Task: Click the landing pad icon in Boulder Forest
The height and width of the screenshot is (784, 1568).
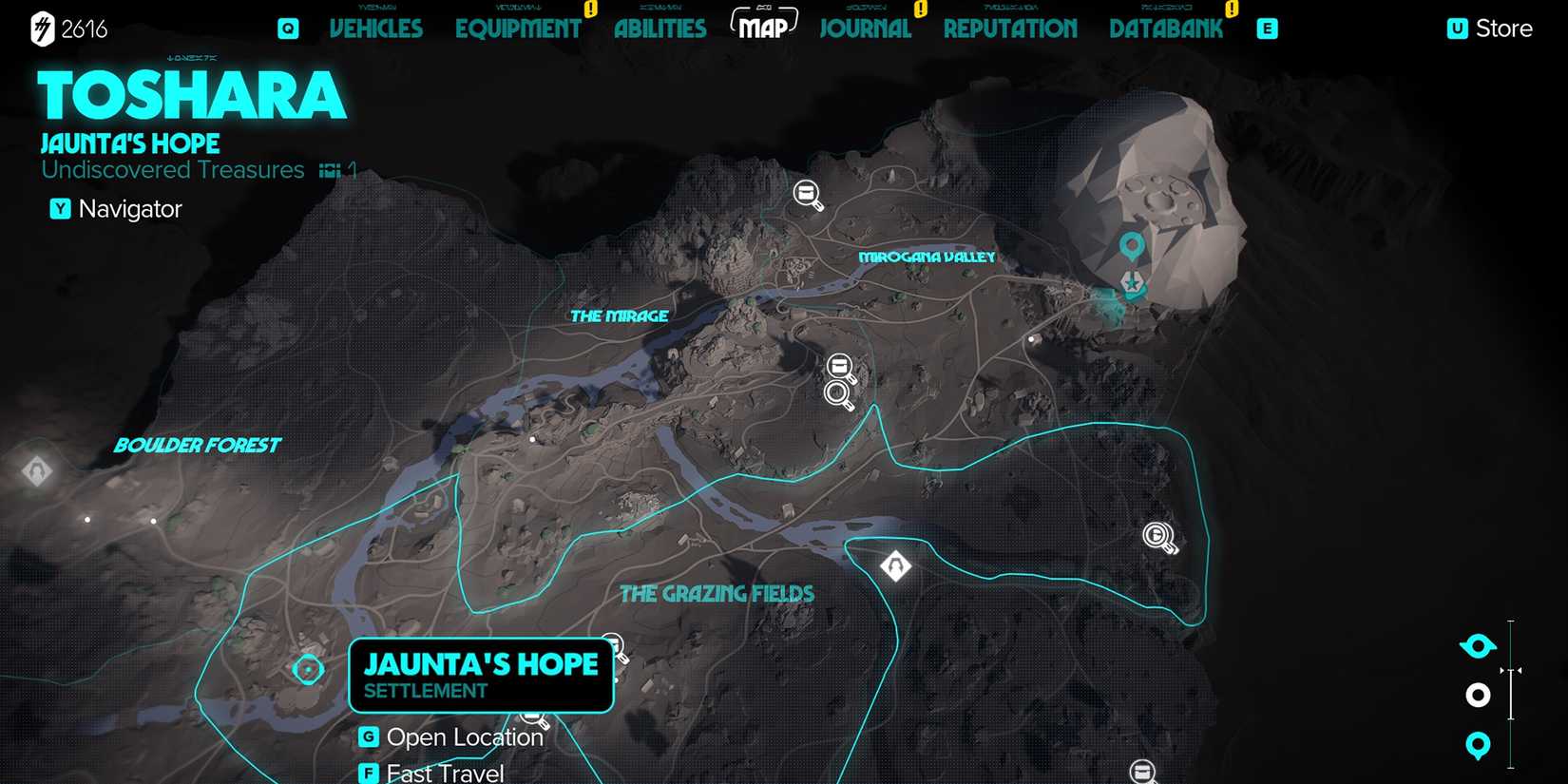Action: [36, 470]
